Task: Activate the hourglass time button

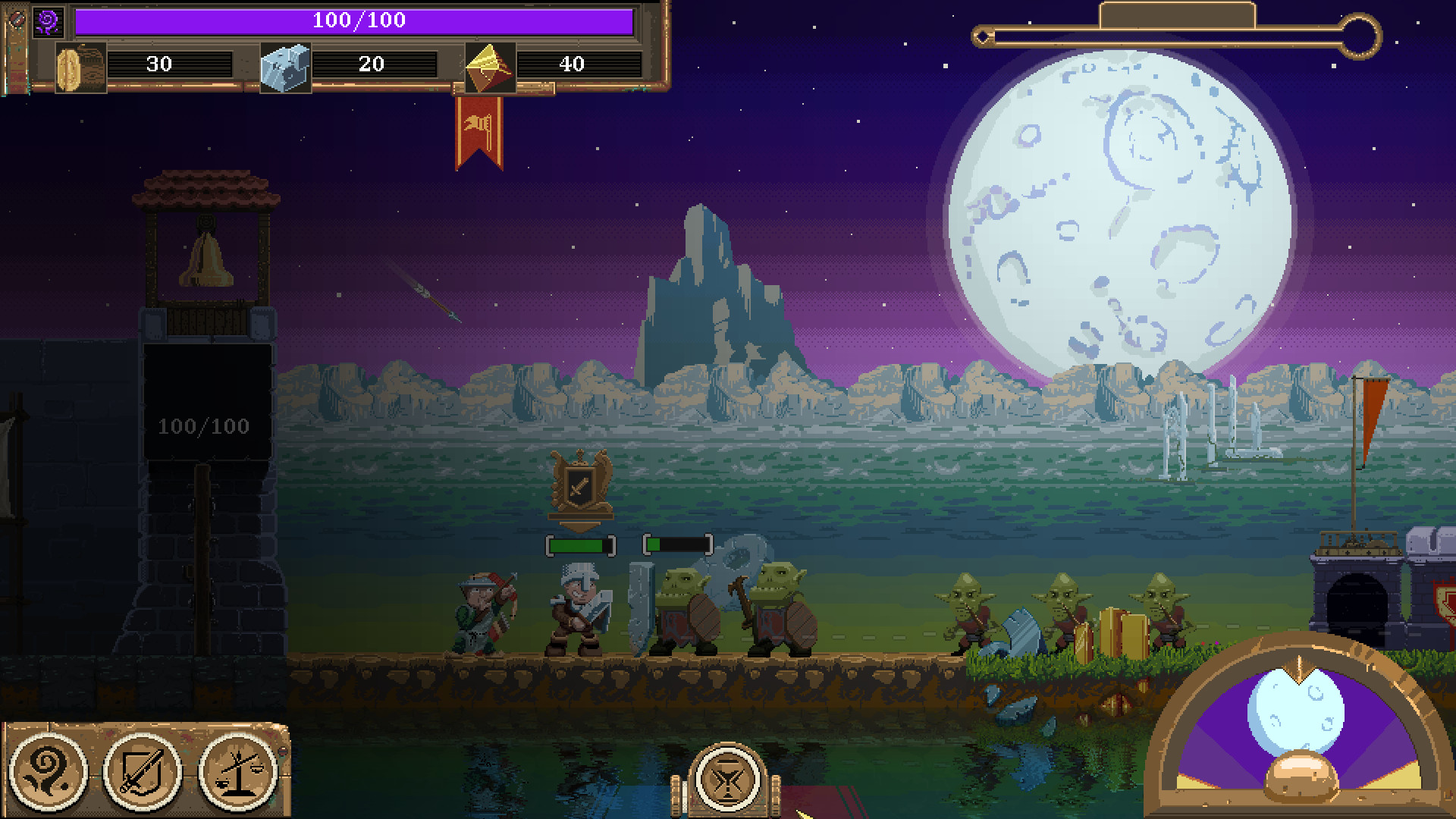Action: [x=728, y=779]
